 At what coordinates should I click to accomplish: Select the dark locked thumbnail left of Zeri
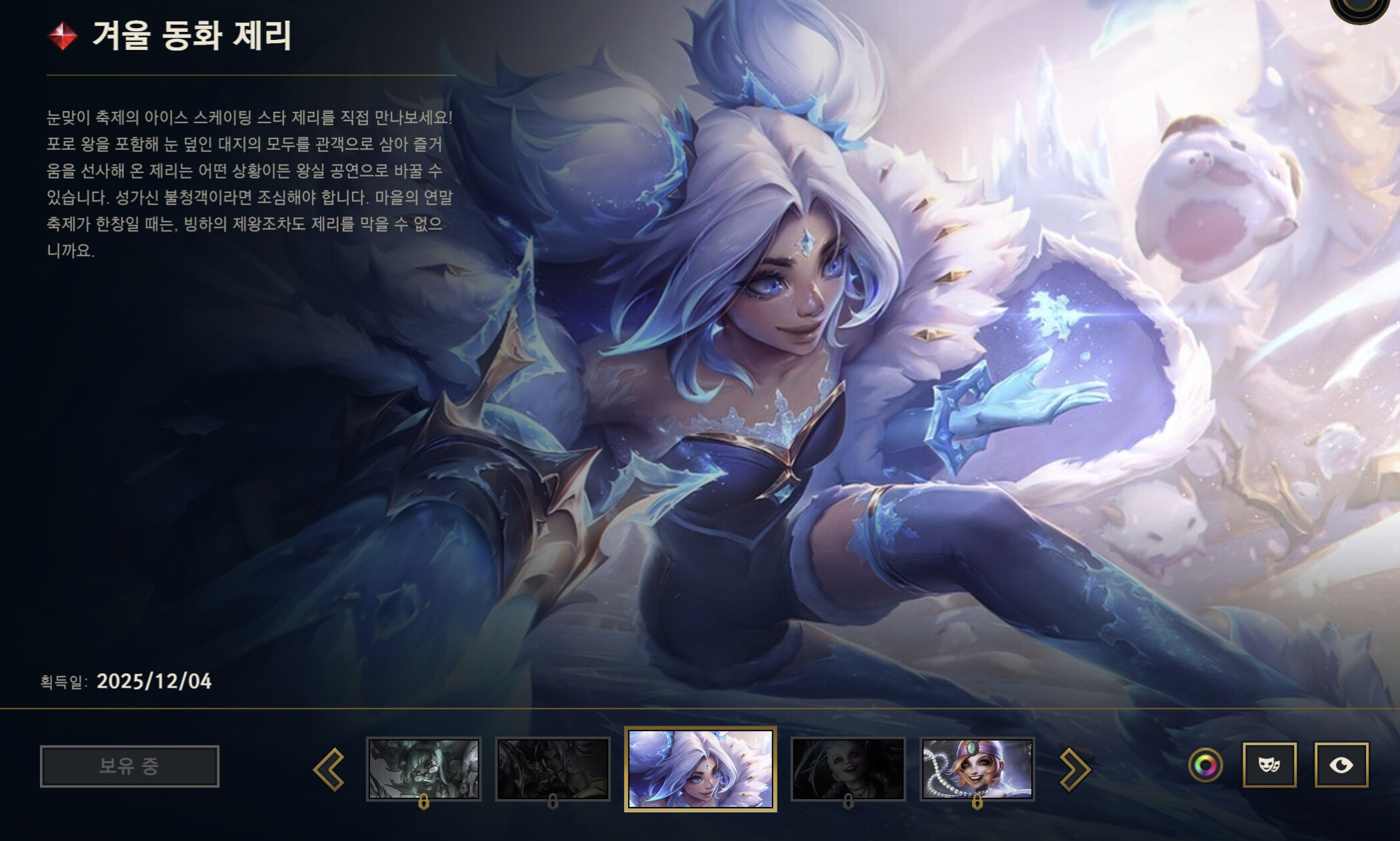click(553, 768)
